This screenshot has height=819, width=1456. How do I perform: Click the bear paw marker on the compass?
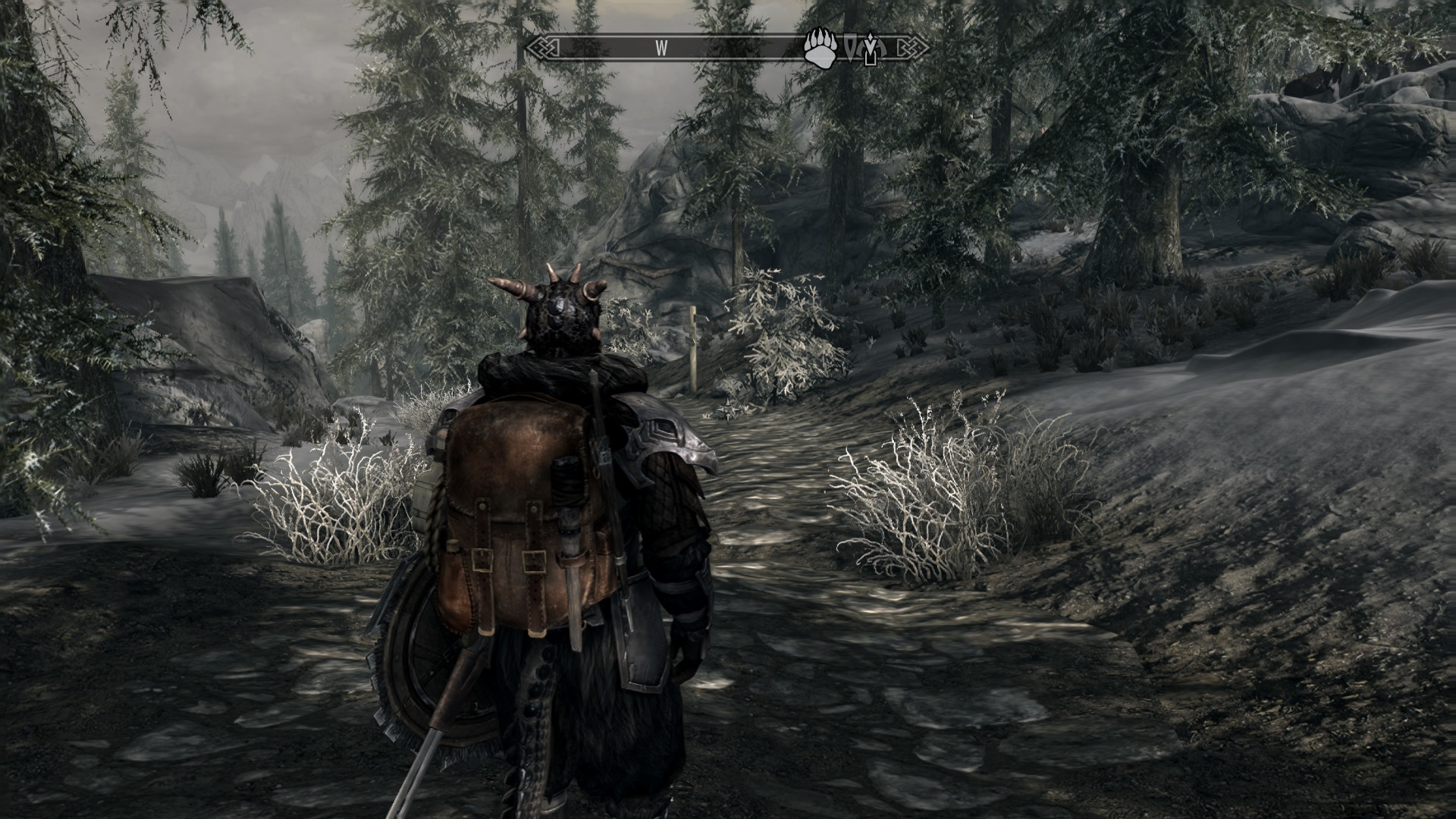click(x=821, y=47)
